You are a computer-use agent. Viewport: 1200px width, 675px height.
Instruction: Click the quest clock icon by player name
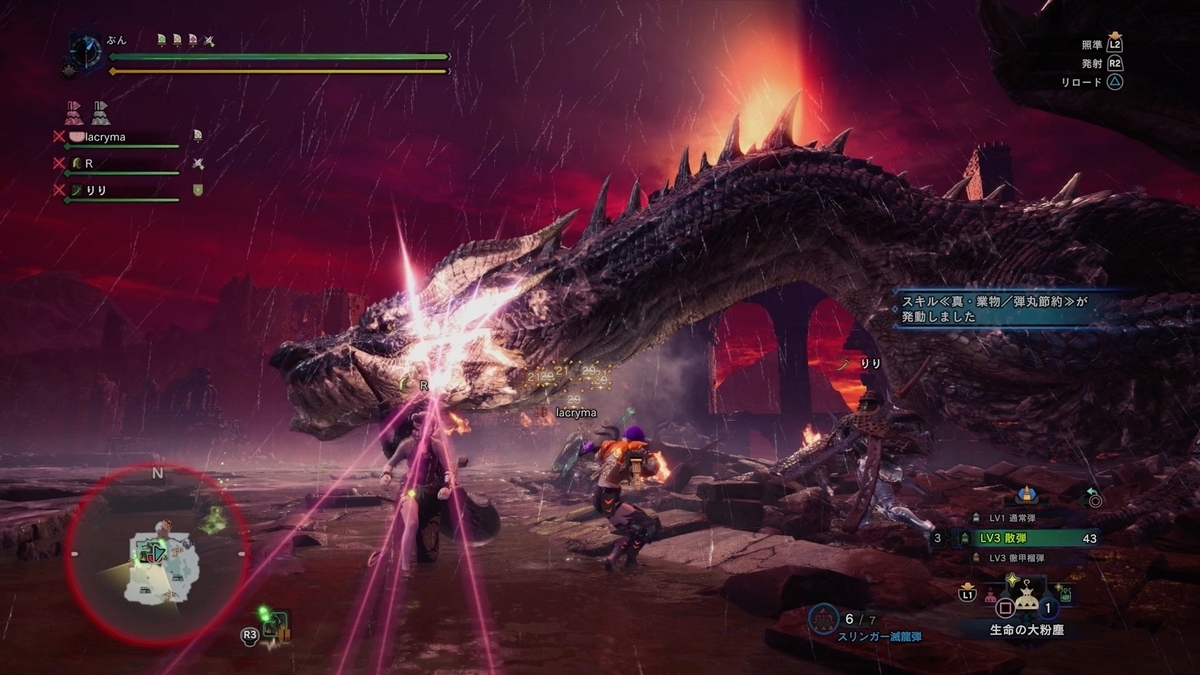pyautogui.click(x=85, y=51)
